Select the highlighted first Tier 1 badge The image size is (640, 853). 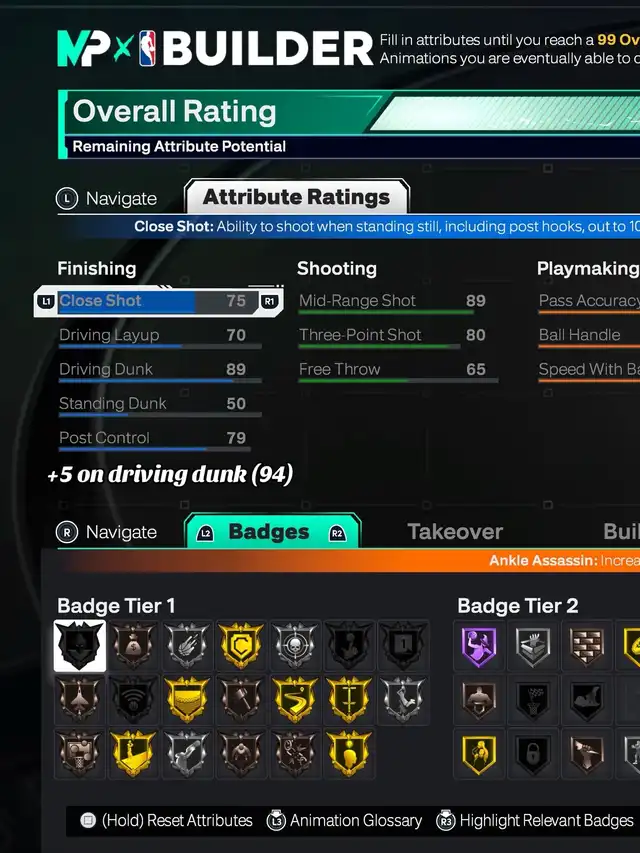[x=80, y=646]
